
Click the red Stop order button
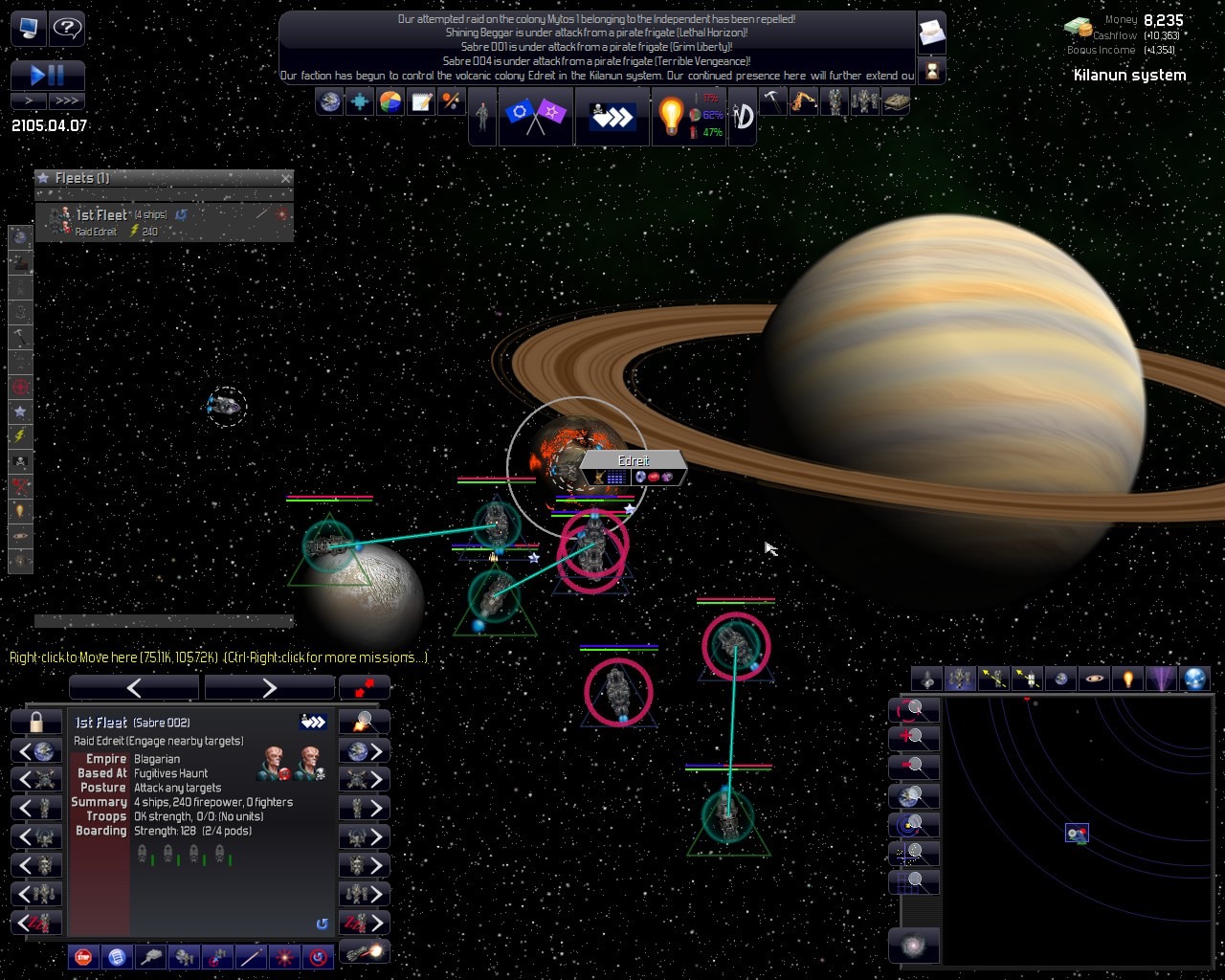(84, 956)
